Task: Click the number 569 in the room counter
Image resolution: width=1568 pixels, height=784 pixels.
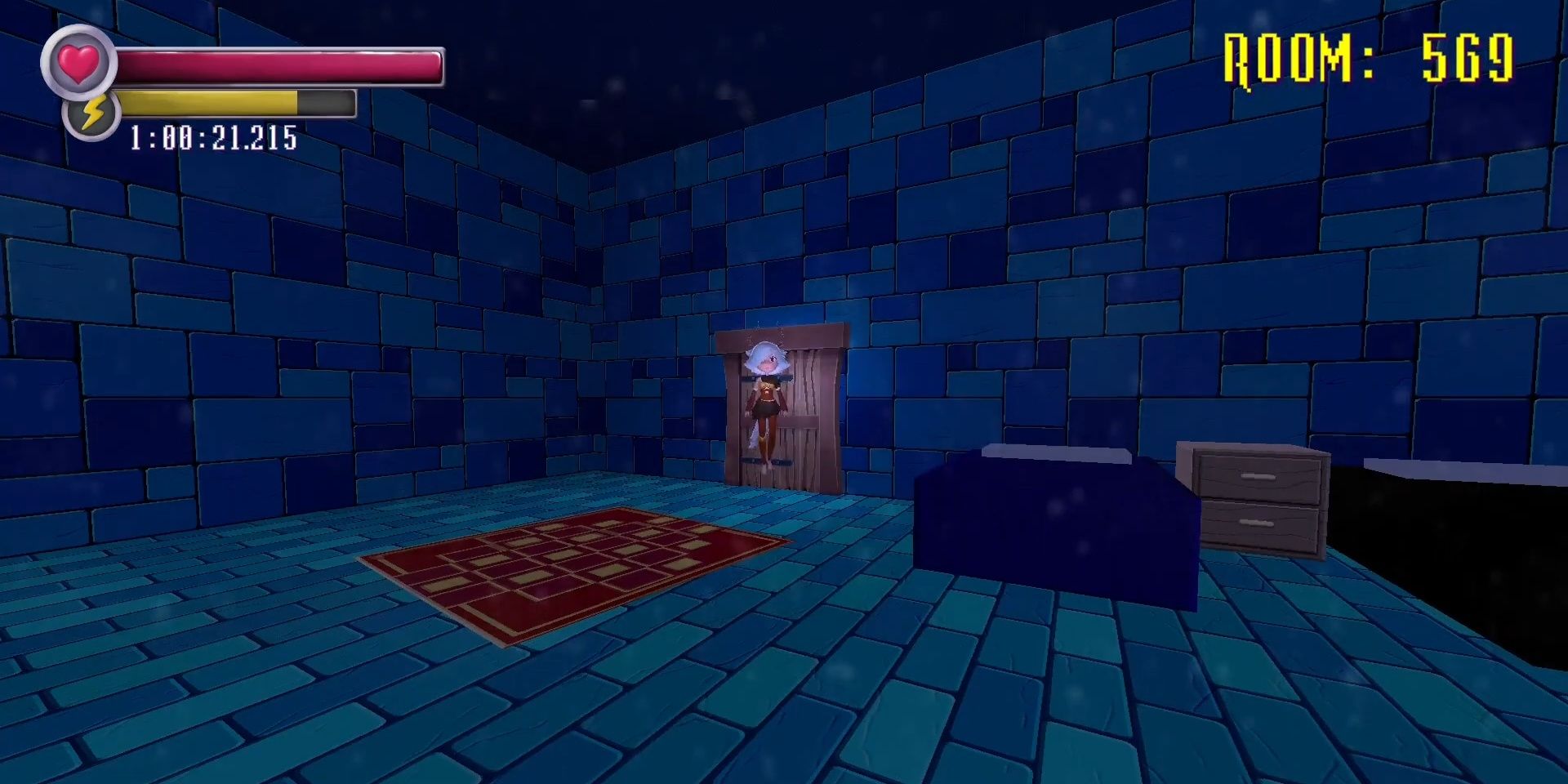Action: (x=1470, y=57)
